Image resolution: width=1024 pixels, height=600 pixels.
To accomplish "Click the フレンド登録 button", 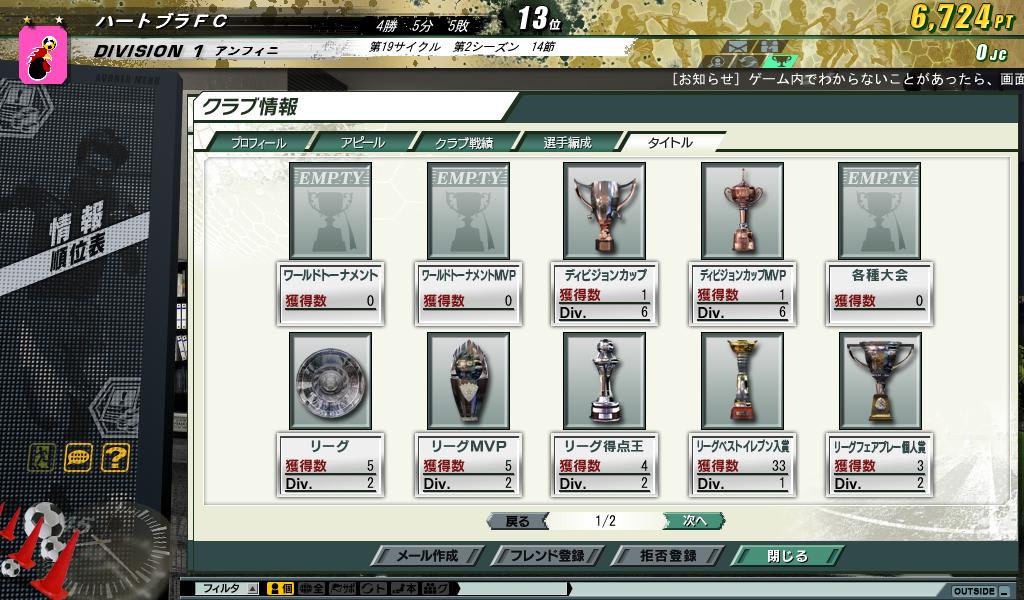I will (x=547, y=556).
